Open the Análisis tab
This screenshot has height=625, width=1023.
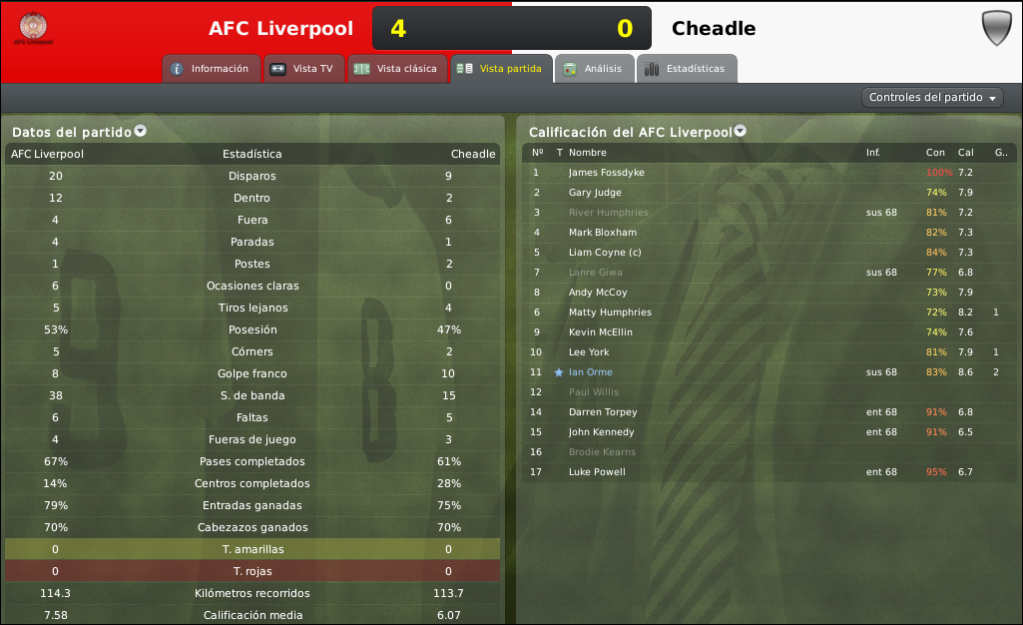[x=594, y=69]
